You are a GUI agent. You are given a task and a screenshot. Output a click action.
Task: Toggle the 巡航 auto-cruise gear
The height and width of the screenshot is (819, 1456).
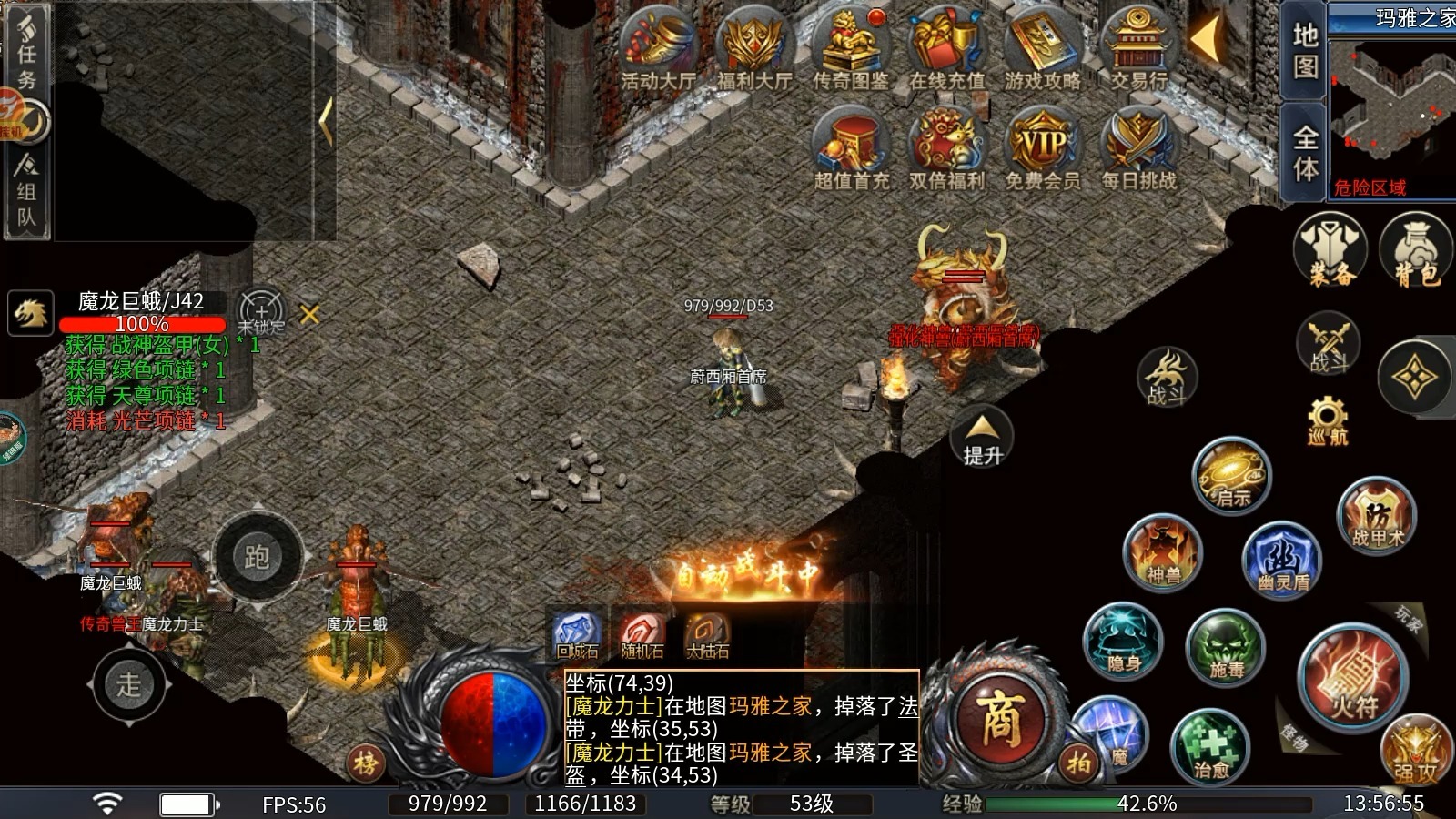[1328, 419]
